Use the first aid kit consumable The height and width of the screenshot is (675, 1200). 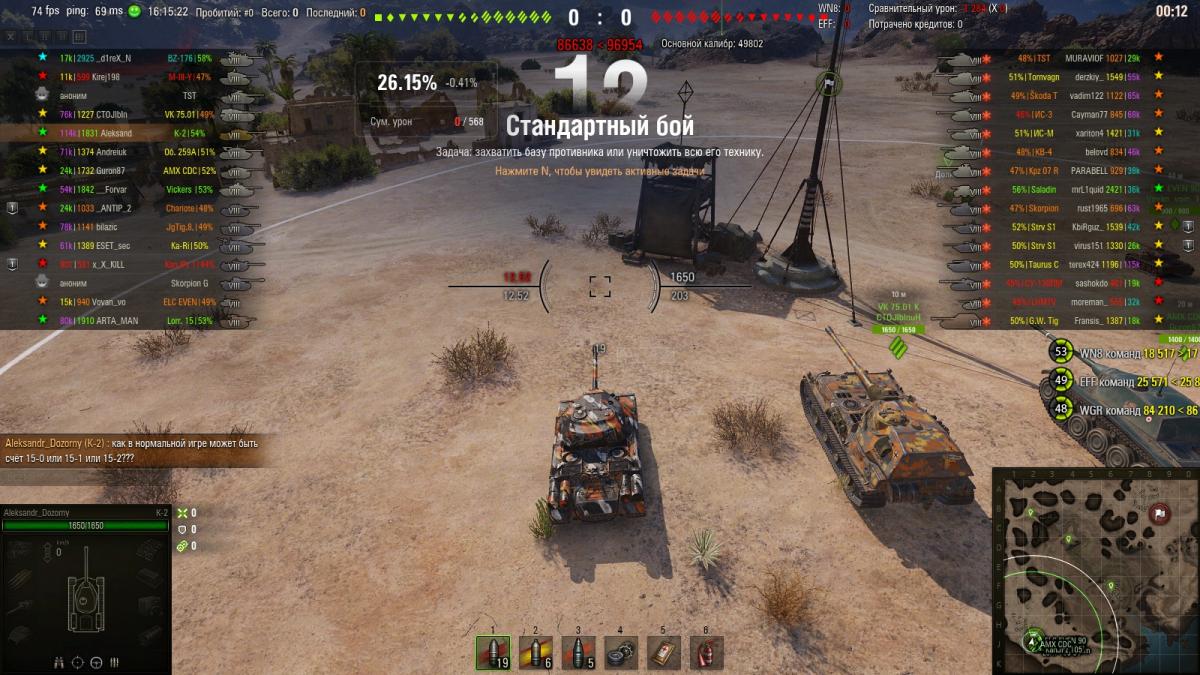[x=663, y=653]
